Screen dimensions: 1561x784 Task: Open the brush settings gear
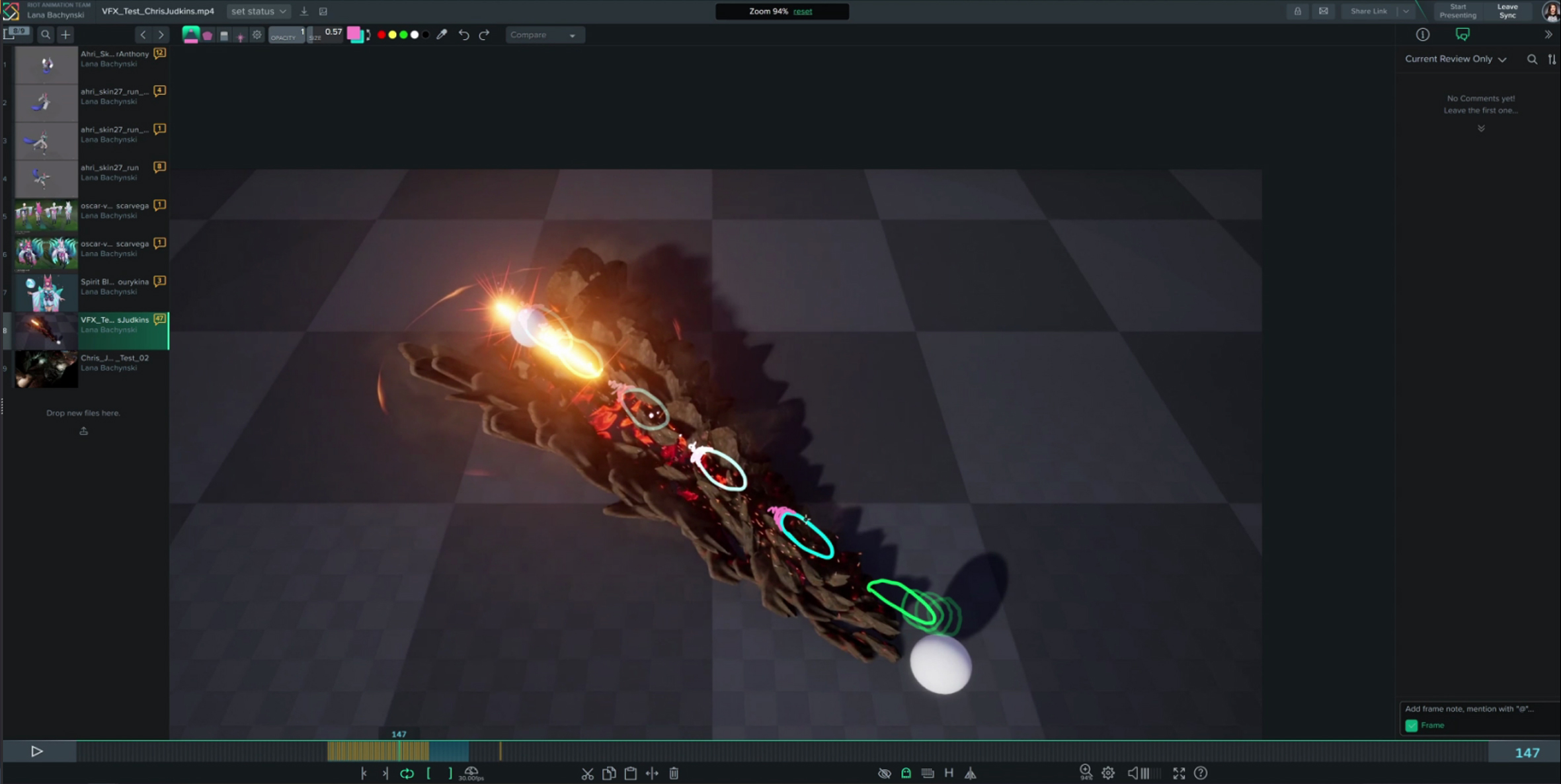click(257, 34)
